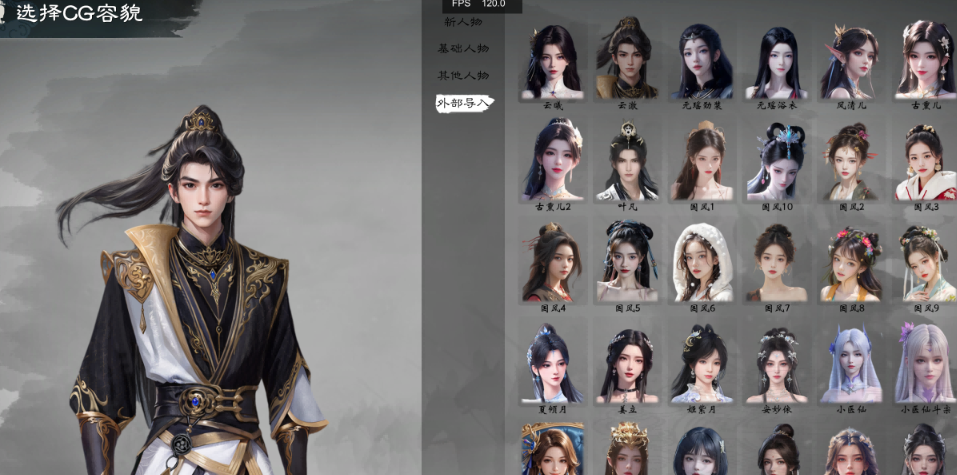This screenshot has width=957, height=475.
Task: Choose the white-hooded 国风6 portrait
Action: tap(702, 262)
